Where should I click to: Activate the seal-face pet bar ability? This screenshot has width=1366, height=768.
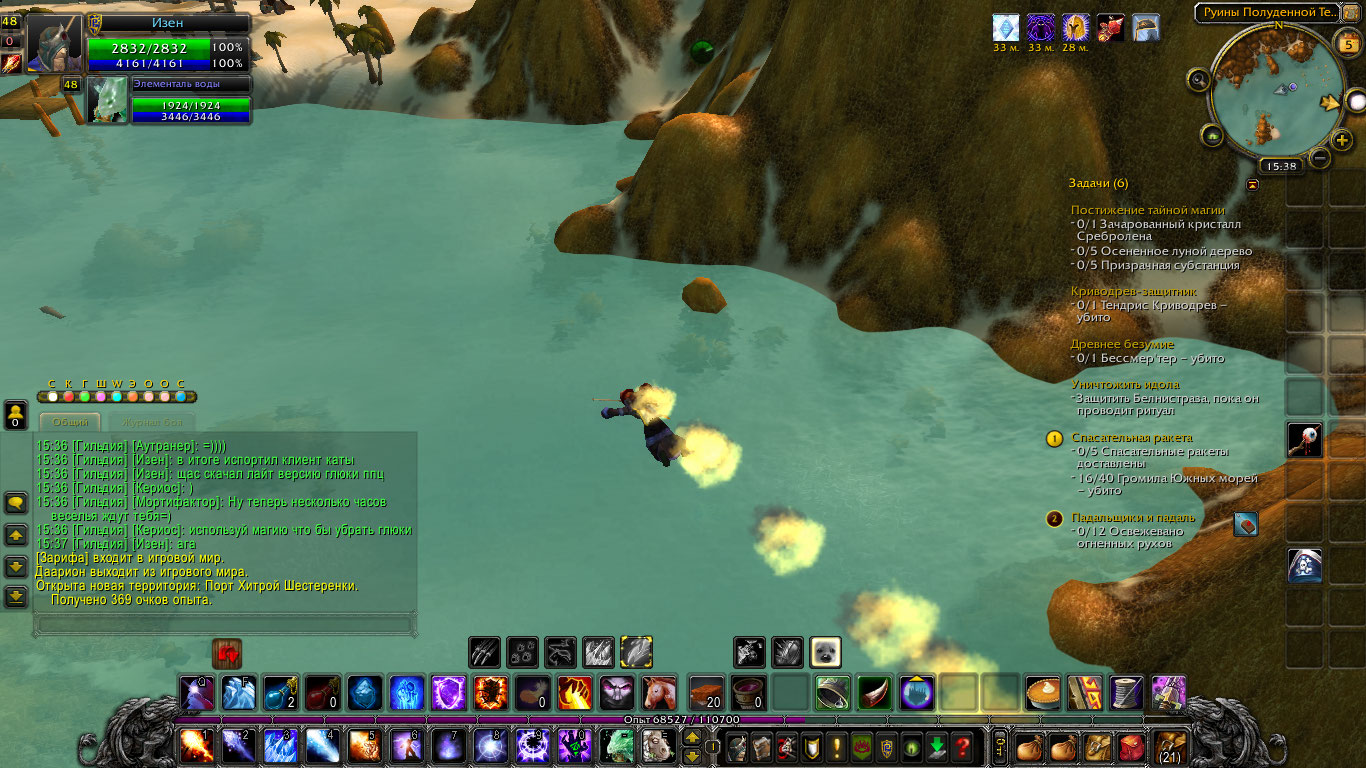tap(825, 653)
